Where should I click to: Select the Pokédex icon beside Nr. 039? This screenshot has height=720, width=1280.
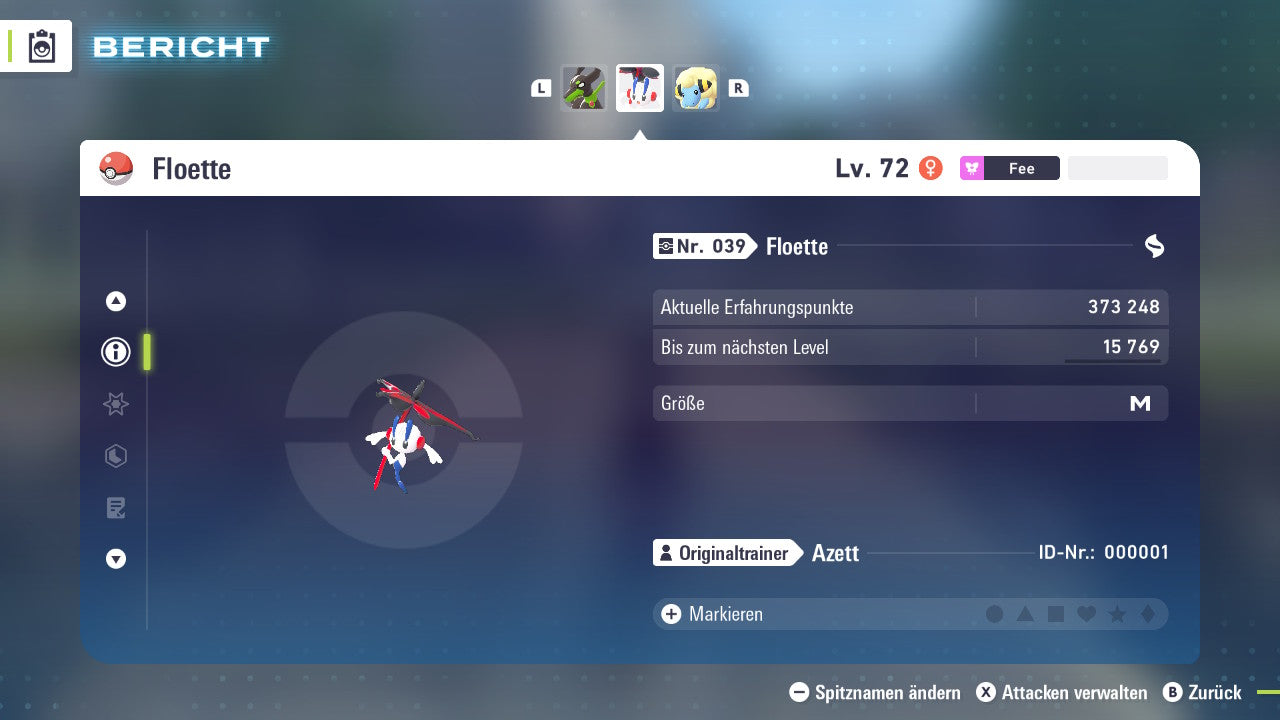pyautogui.click(x=668, y=246)
